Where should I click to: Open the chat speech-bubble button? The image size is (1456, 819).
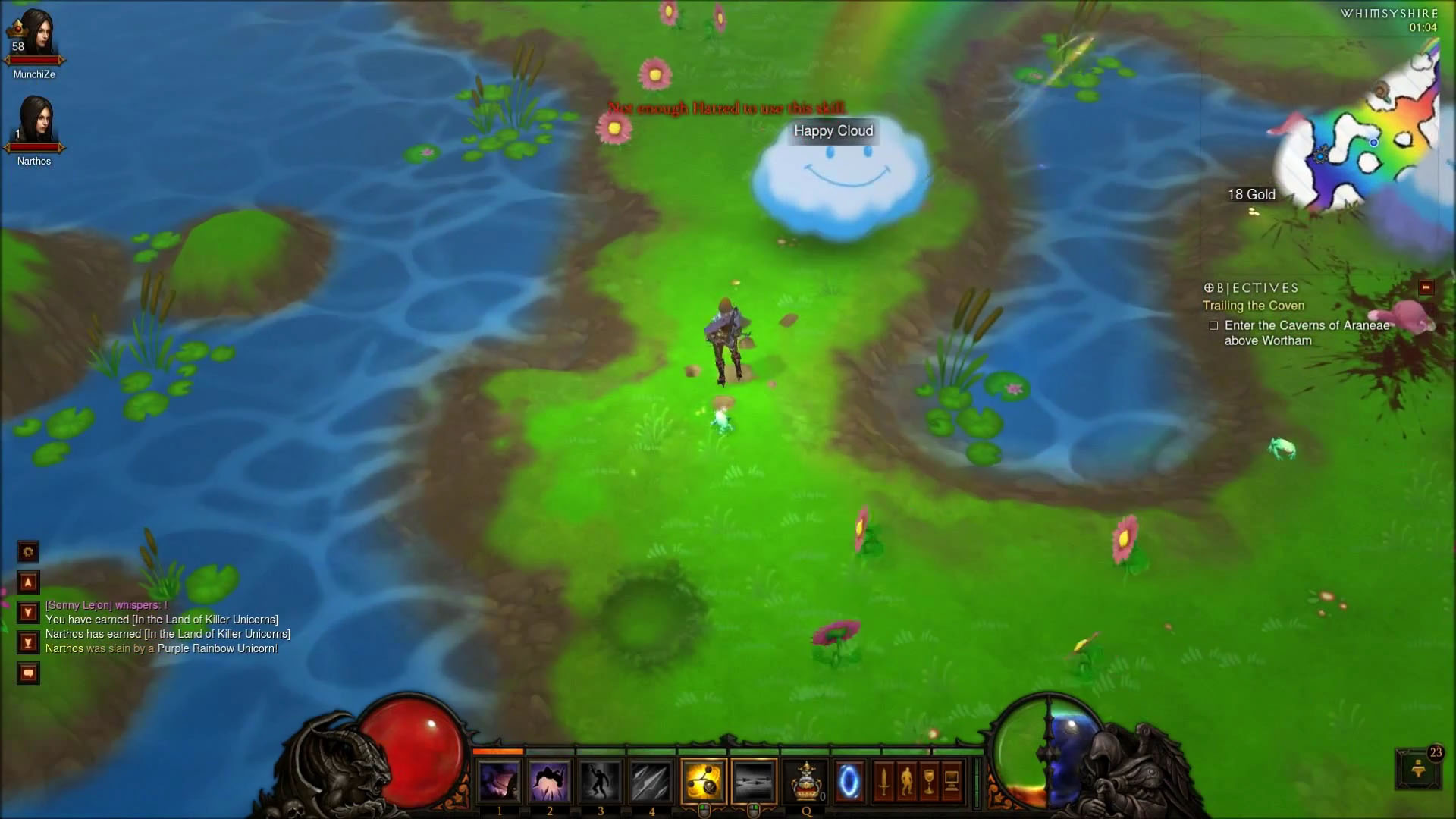[28, 673]
